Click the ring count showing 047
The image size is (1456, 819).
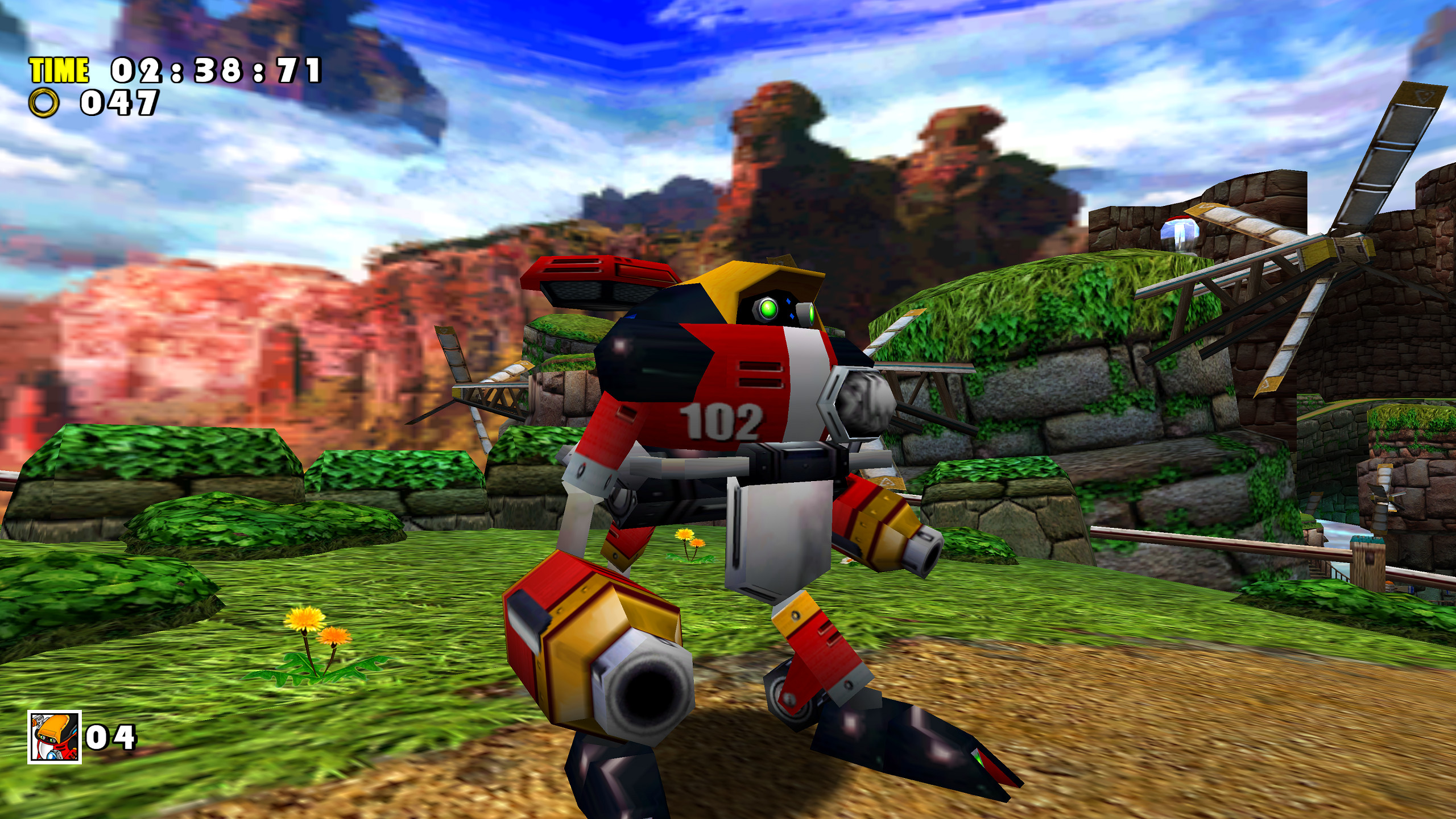coord(117,105)
